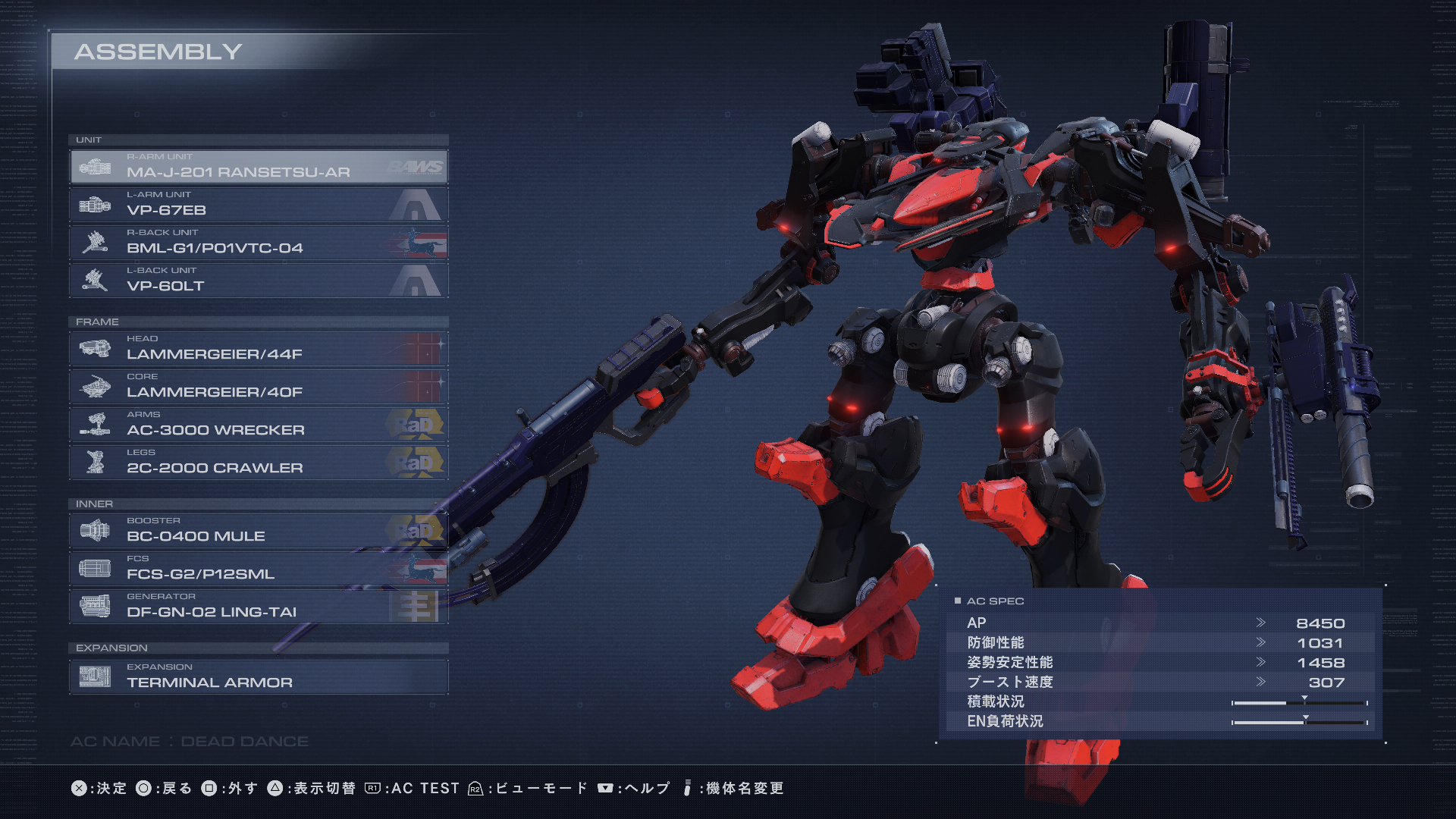
Task: Open the FCS-G2/P12SML part entry
Action: click(x=258, y=569)
